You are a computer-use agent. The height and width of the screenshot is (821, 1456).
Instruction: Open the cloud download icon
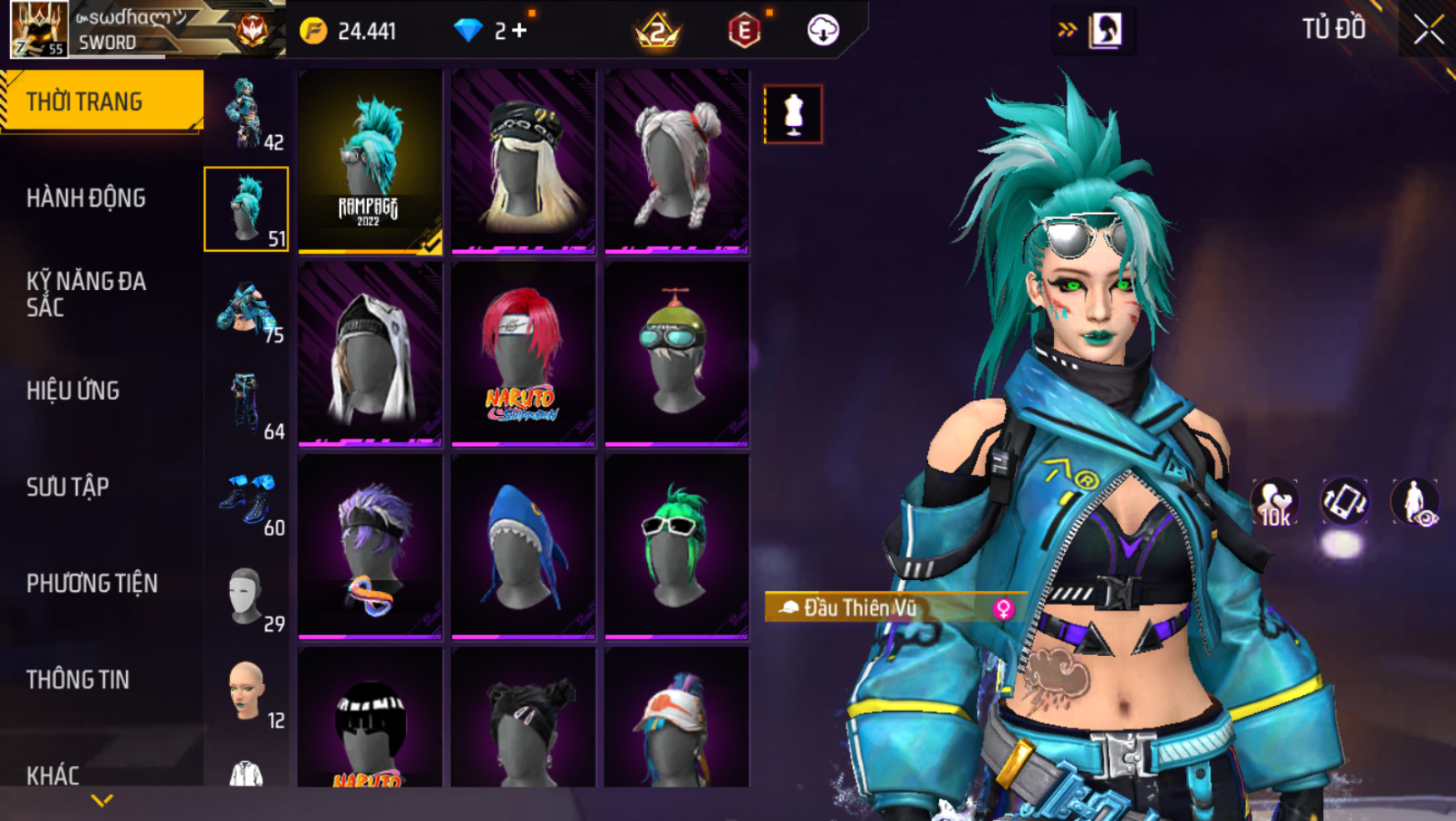pyautogui.click(x=823, y=31)
